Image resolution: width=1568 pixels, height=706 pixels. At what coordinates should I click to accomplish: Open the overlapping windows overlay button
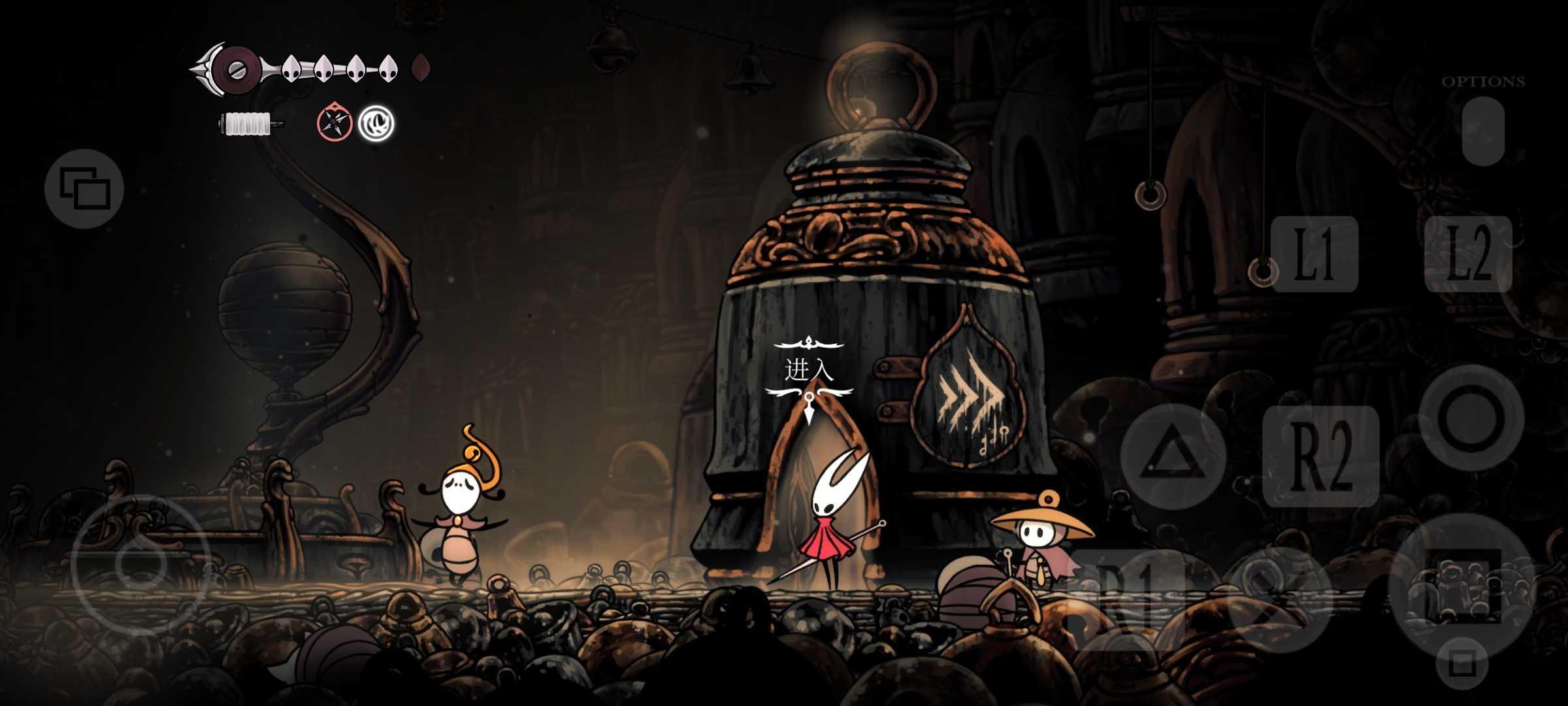(84, 188)
